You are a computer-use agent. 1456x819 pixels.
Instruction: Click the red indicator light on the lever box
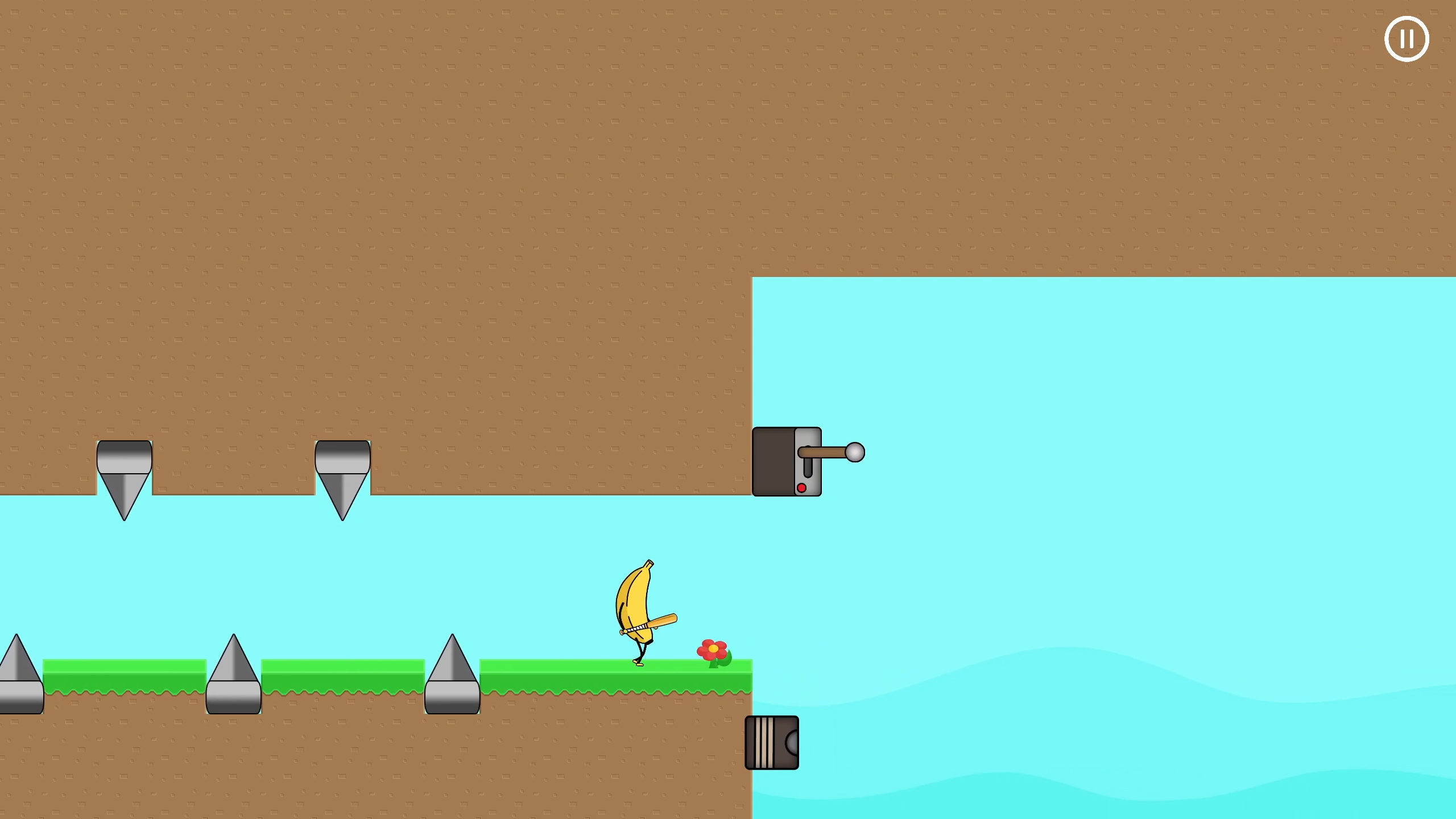(x=802, y=488)
